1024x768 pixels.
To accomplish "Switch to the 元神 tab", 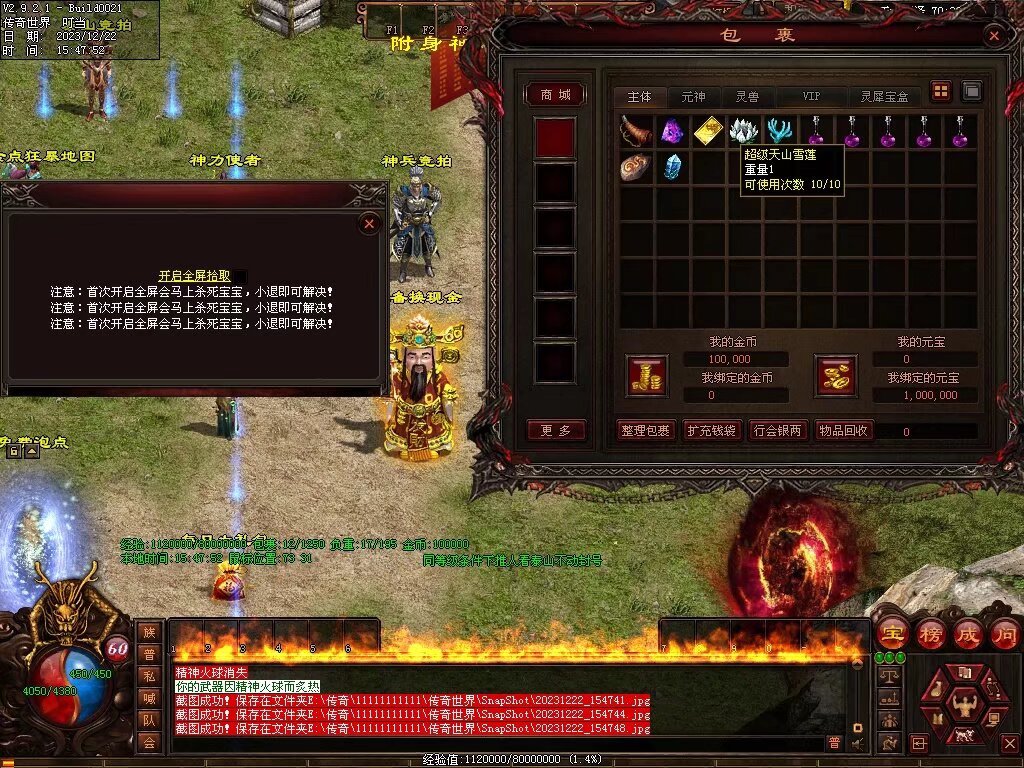I will click(693, 97).
